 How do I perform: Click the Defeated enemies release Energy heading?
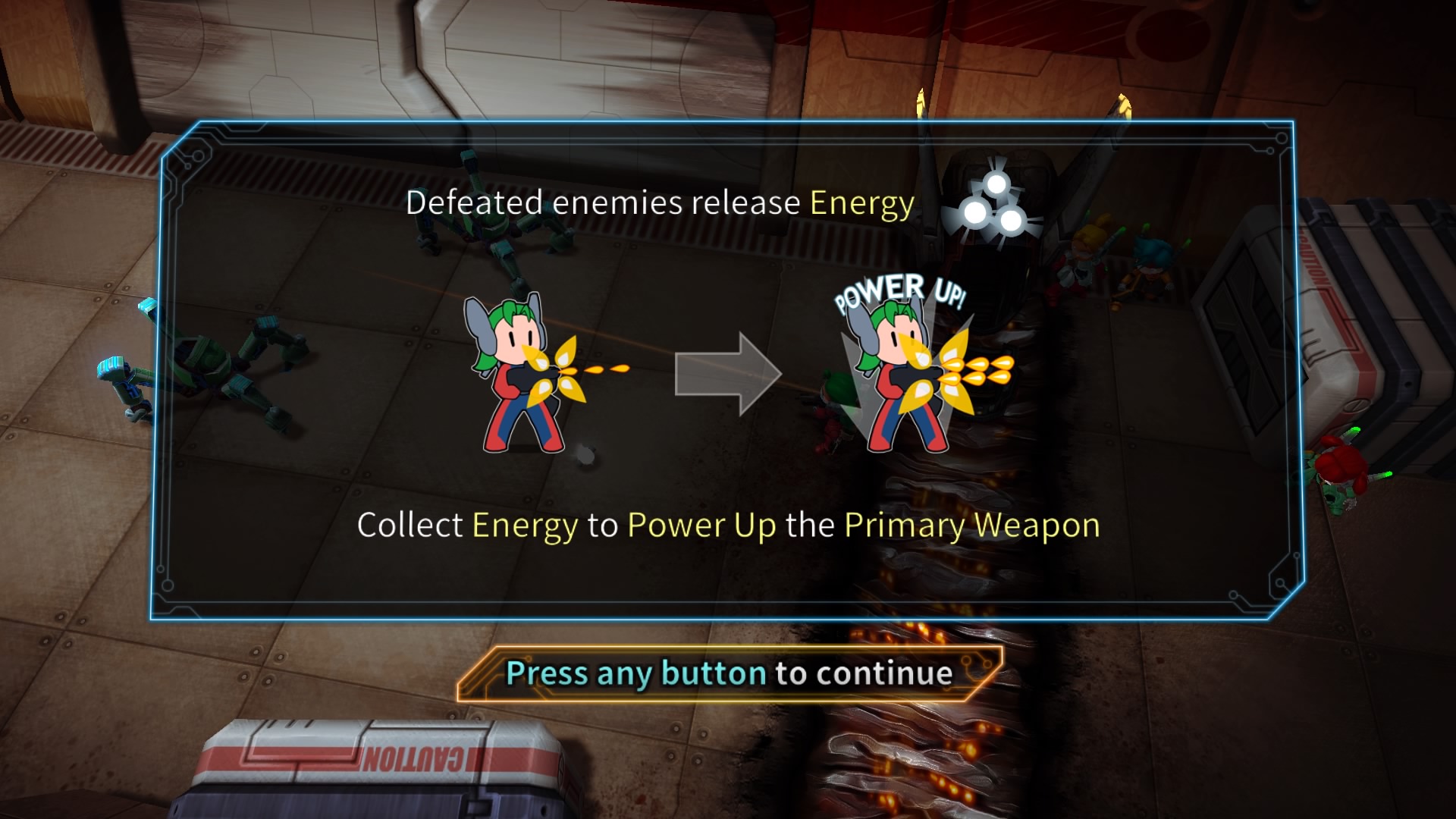(661, 202)
